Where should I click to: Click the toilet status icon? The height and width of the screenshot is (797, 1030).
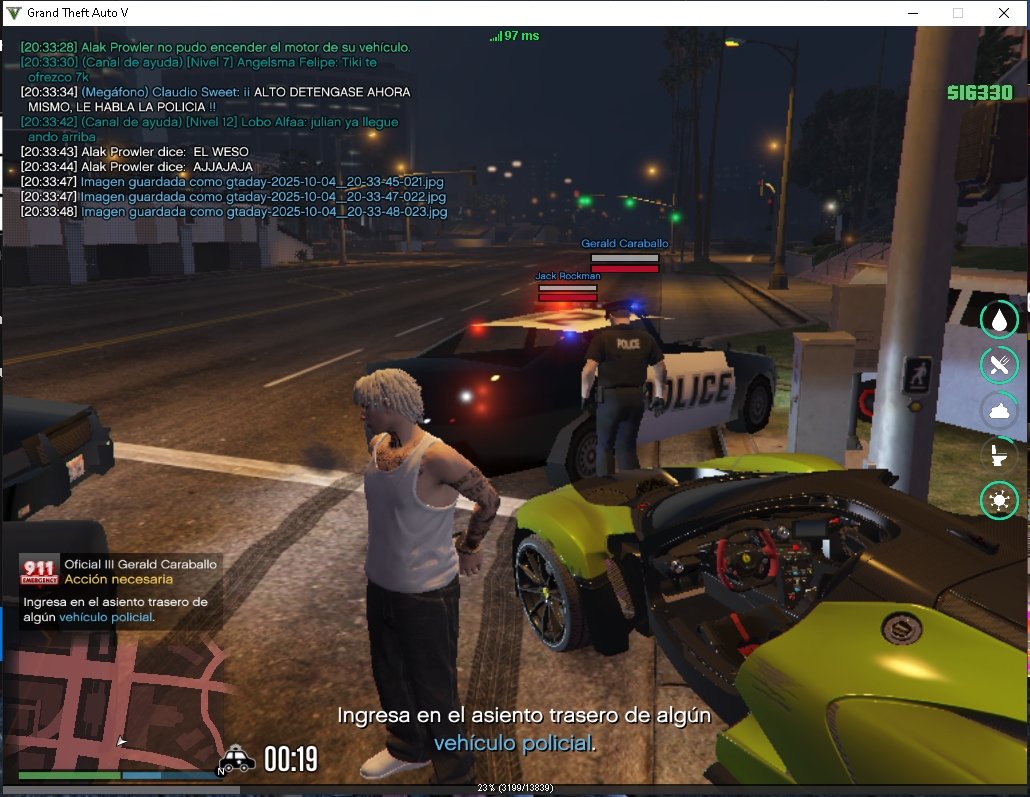click(x=999, y=455)
